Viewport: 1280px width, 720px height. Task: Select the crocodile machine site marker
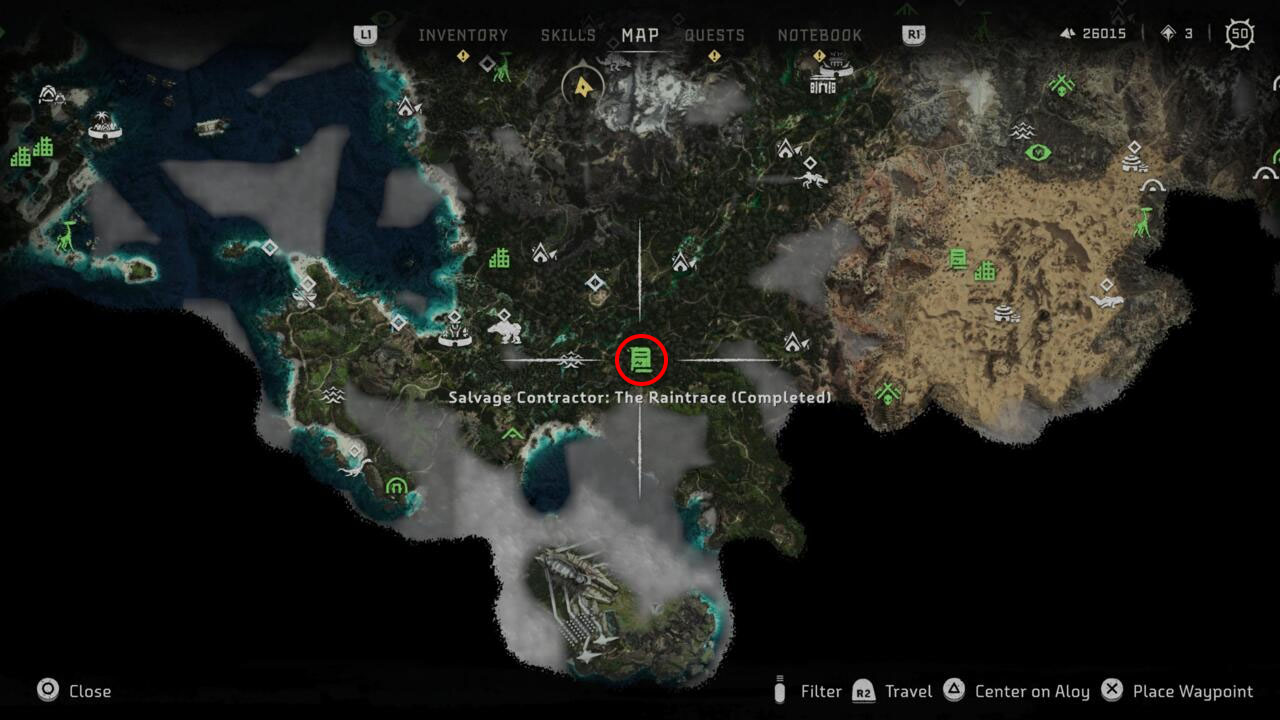pyautogui.click(x=1106, y=300)
